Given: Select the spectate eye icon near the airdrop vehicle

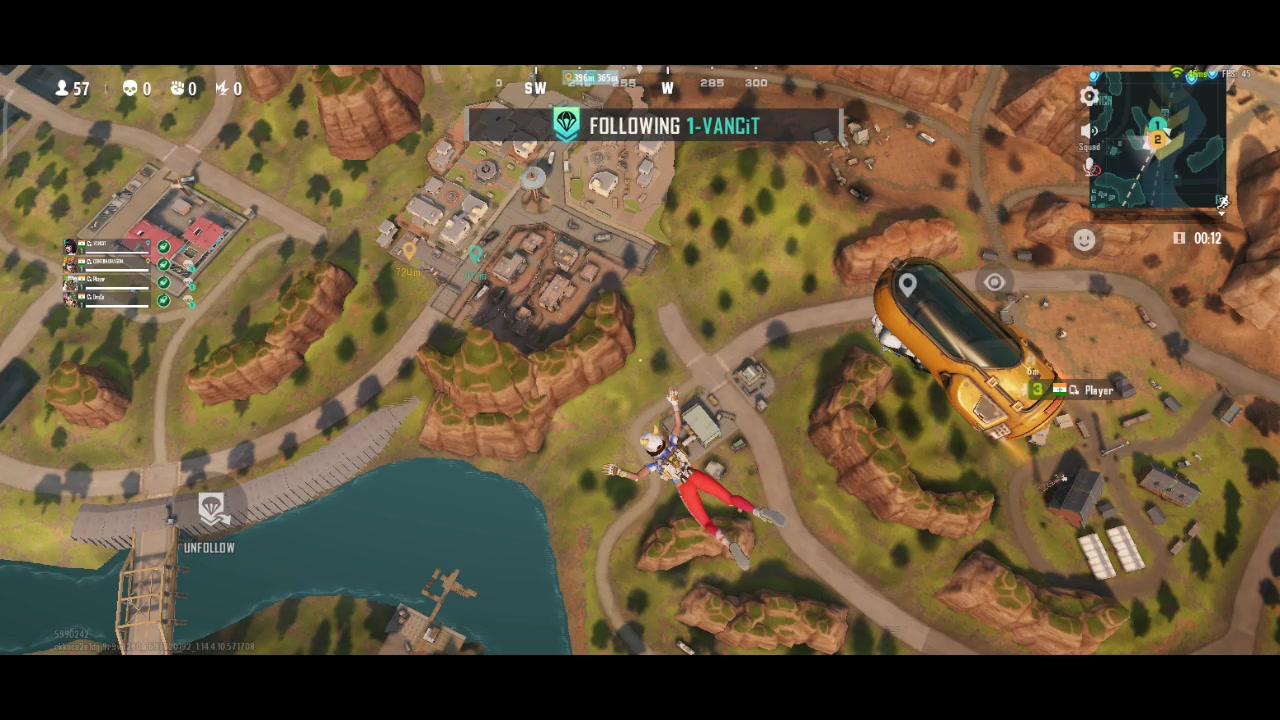Looking at the screenshot, I should 993,283.
